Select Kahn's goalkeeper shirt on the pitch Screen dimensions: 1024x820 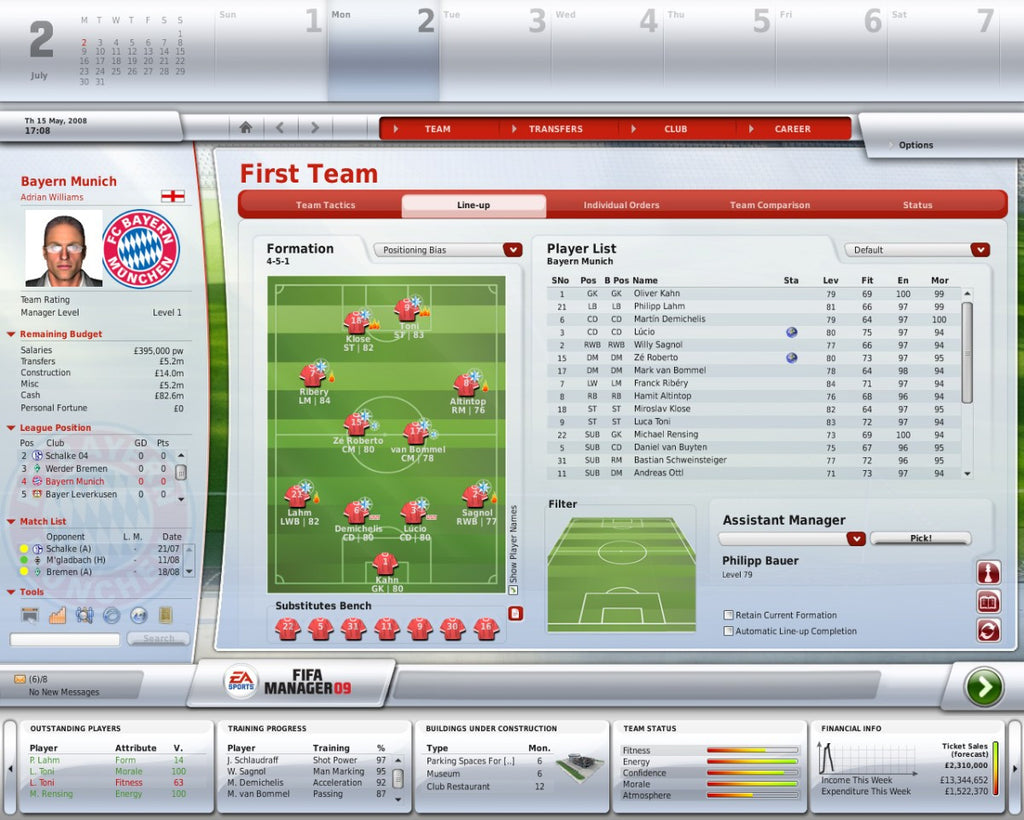384,563
